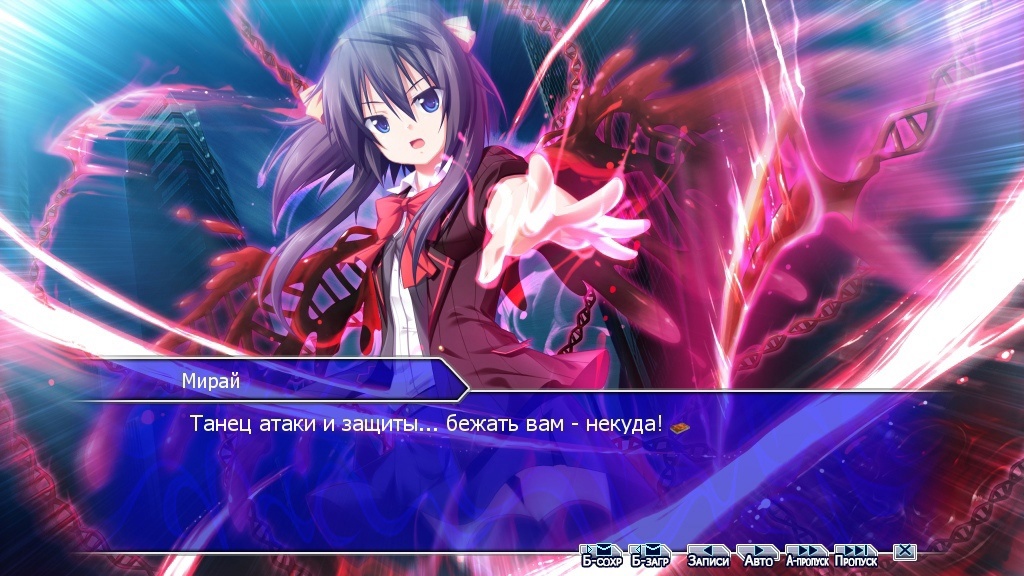The height and width of the screenshot is (576, 1024).
Task: Open the Записи dialogue log
Action: click(x=708, y=555)
